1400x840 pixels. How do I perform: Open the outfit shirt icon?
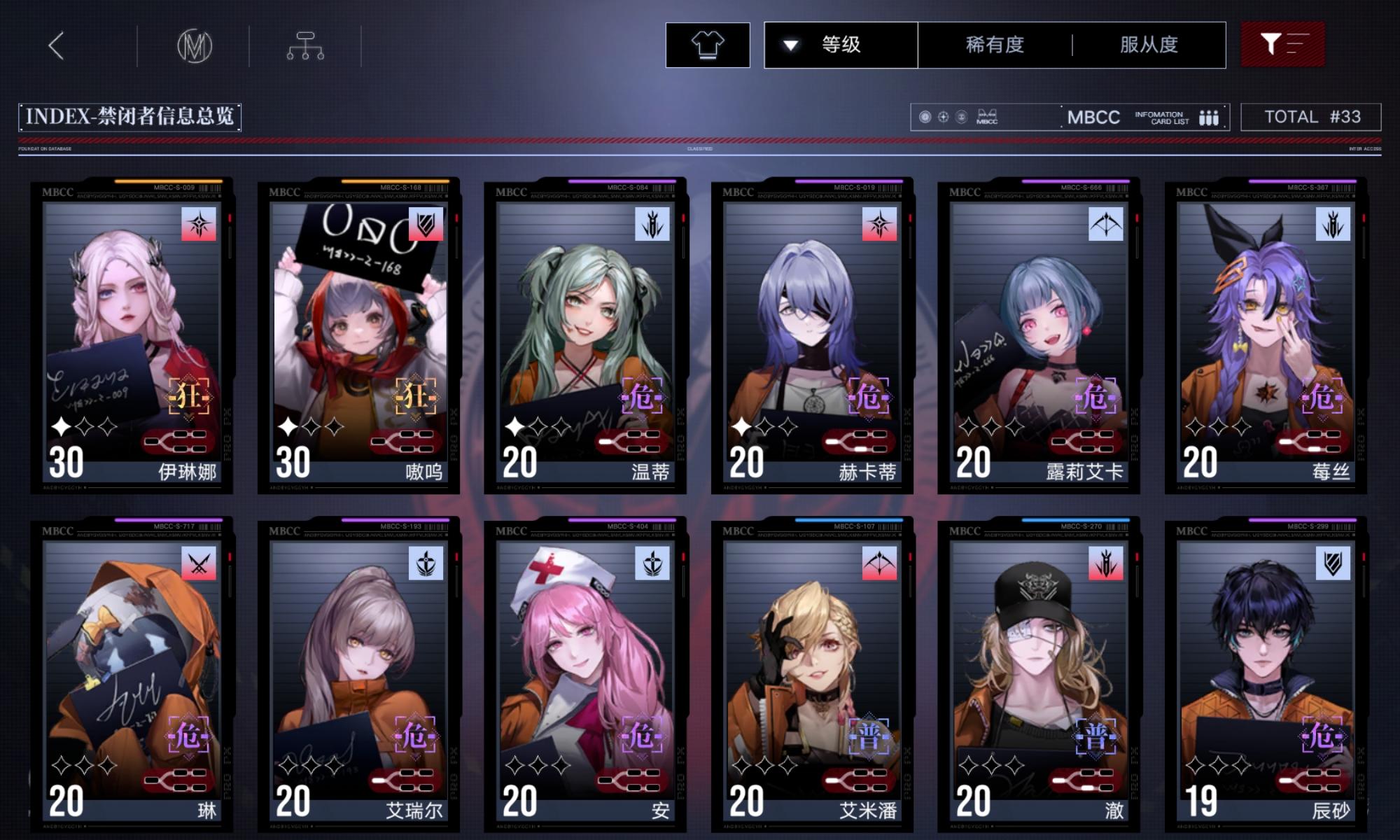coord(709,44)
